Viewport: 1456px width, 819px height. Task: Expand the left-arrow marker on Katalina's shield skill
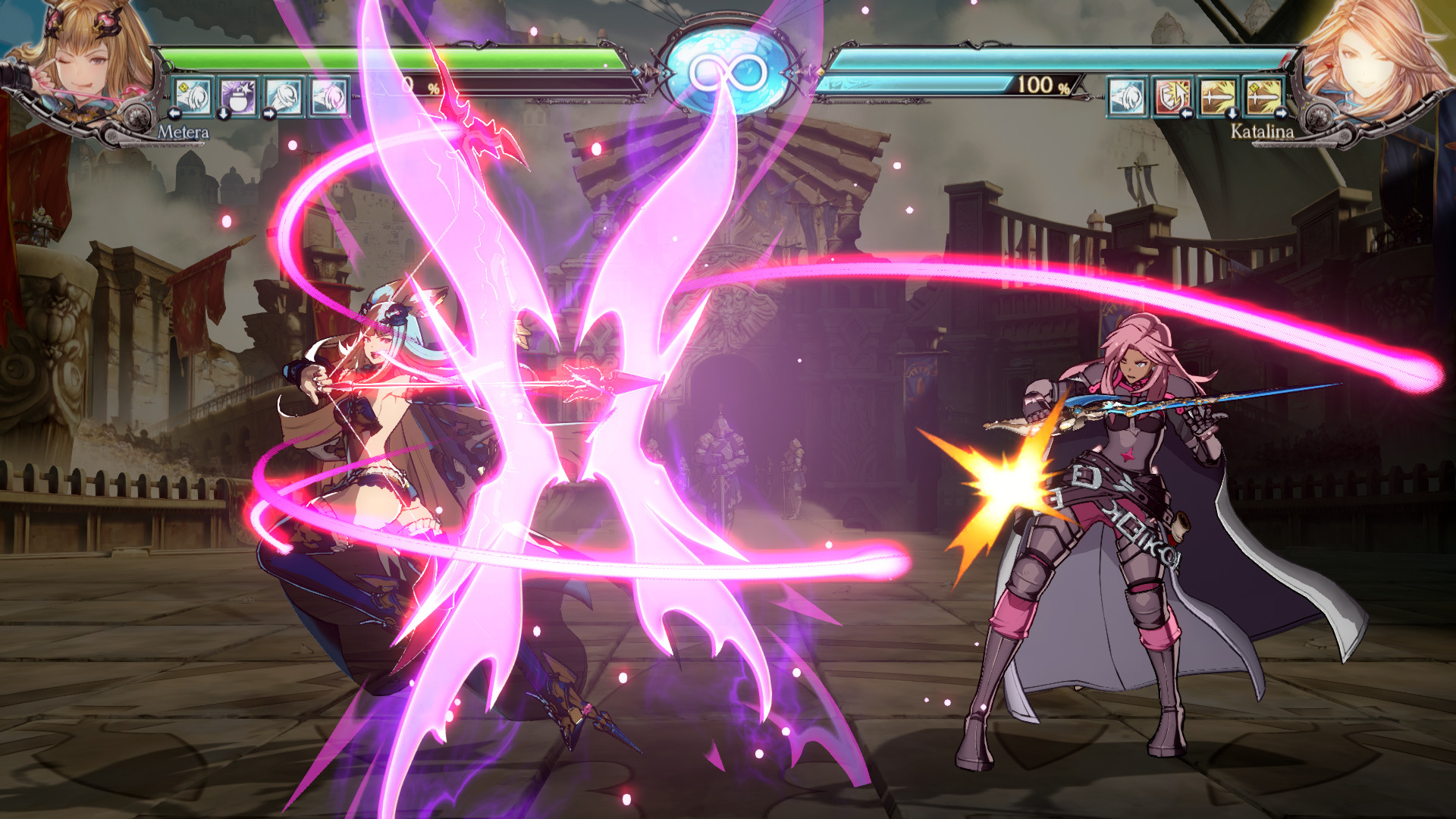pyautogui.click(x=1187, y=115)
